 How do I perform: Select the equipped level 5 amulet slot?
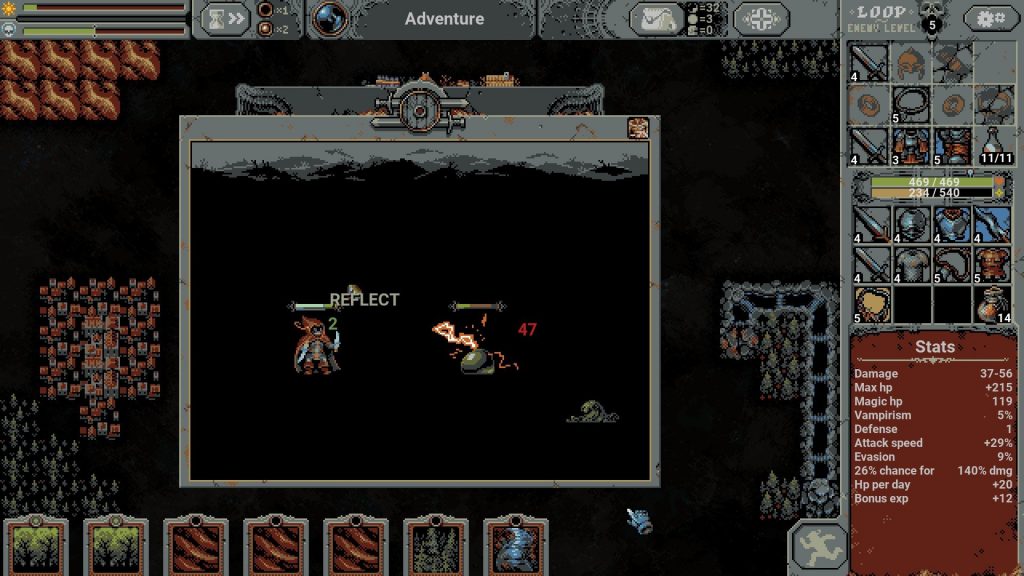[x=911, y=103]
